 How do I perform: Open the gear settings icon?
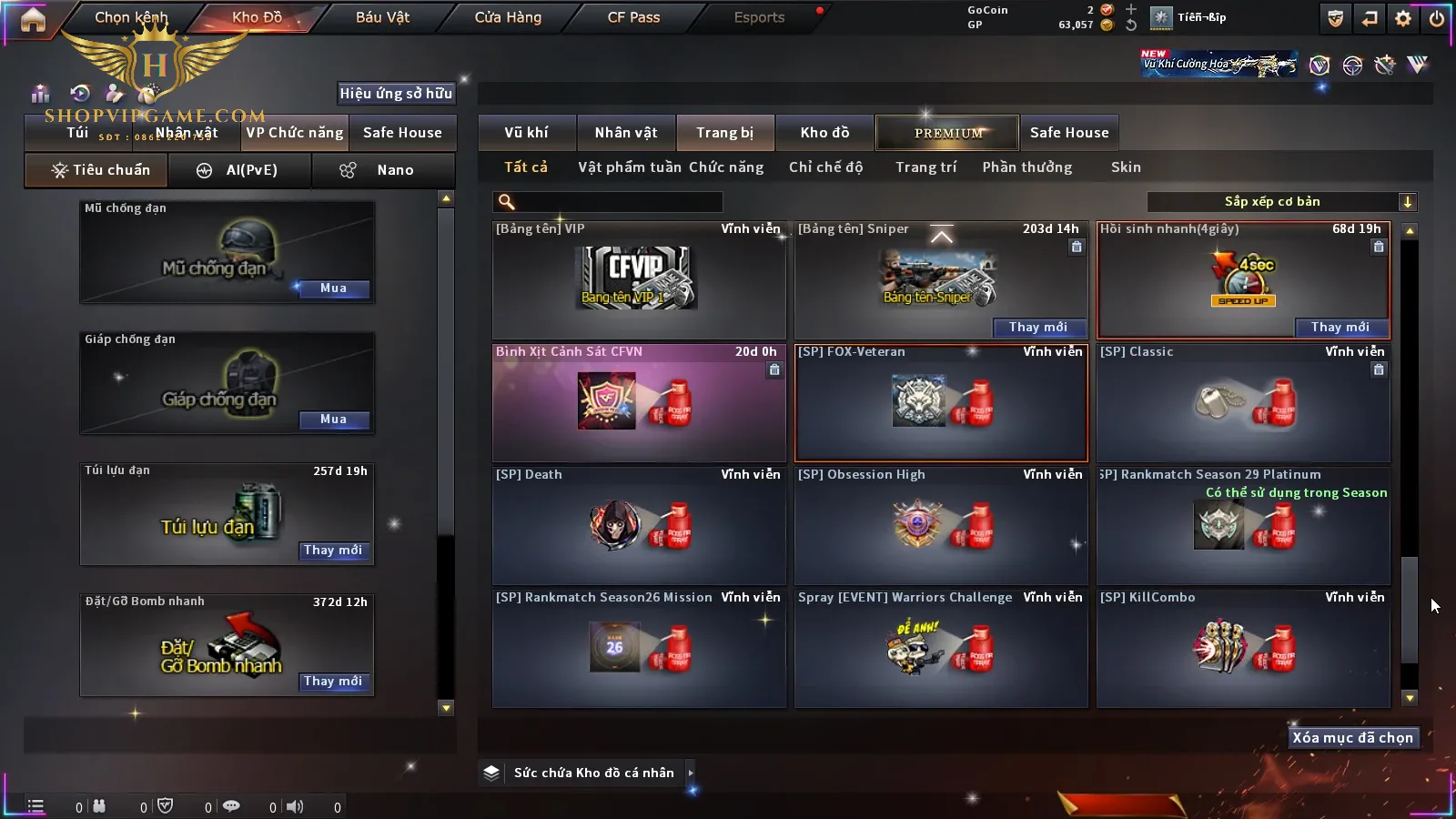(1403, 18)
